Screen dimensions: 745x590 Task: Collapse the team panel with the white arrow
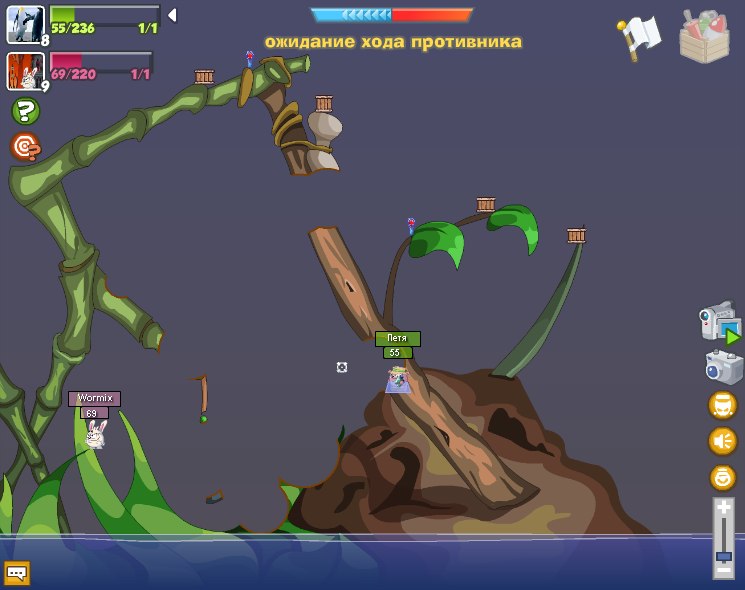[172, 15]
